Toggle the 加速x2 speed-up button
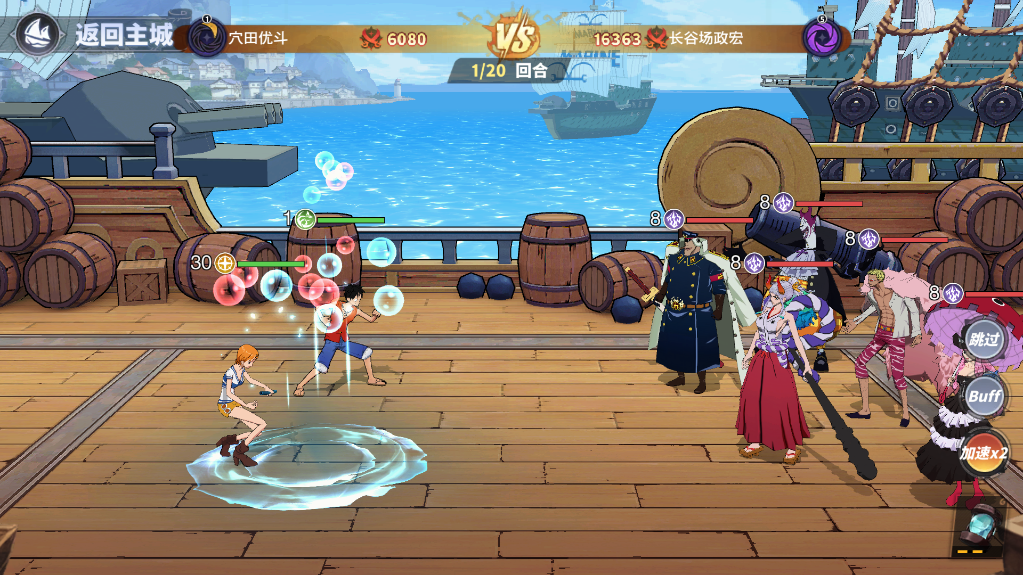This screenshot has height=575, width=1023. pos(983,453)
